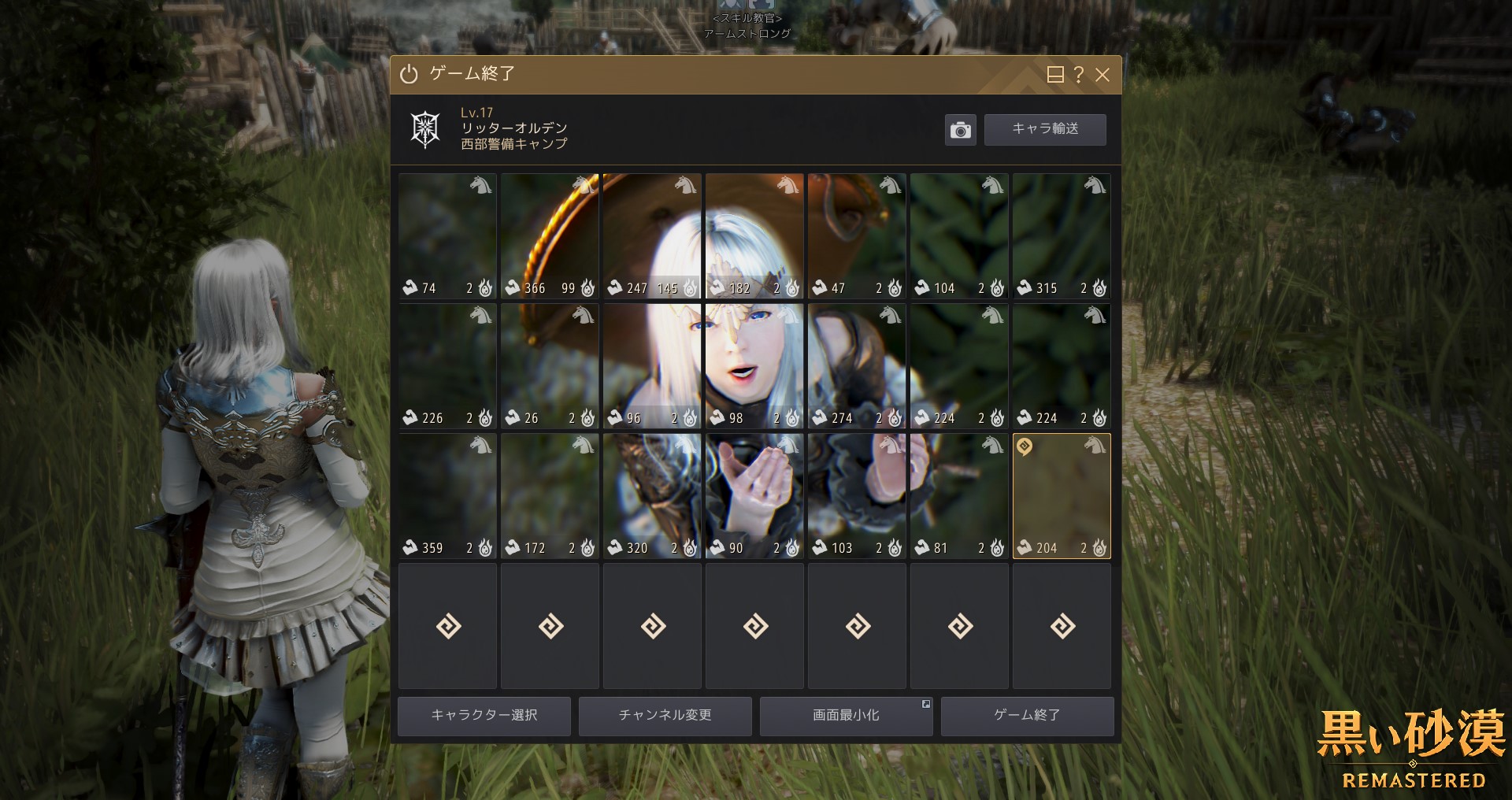Click the camera screenshot icon
1512x800 pixels.
tap(960, 129)
